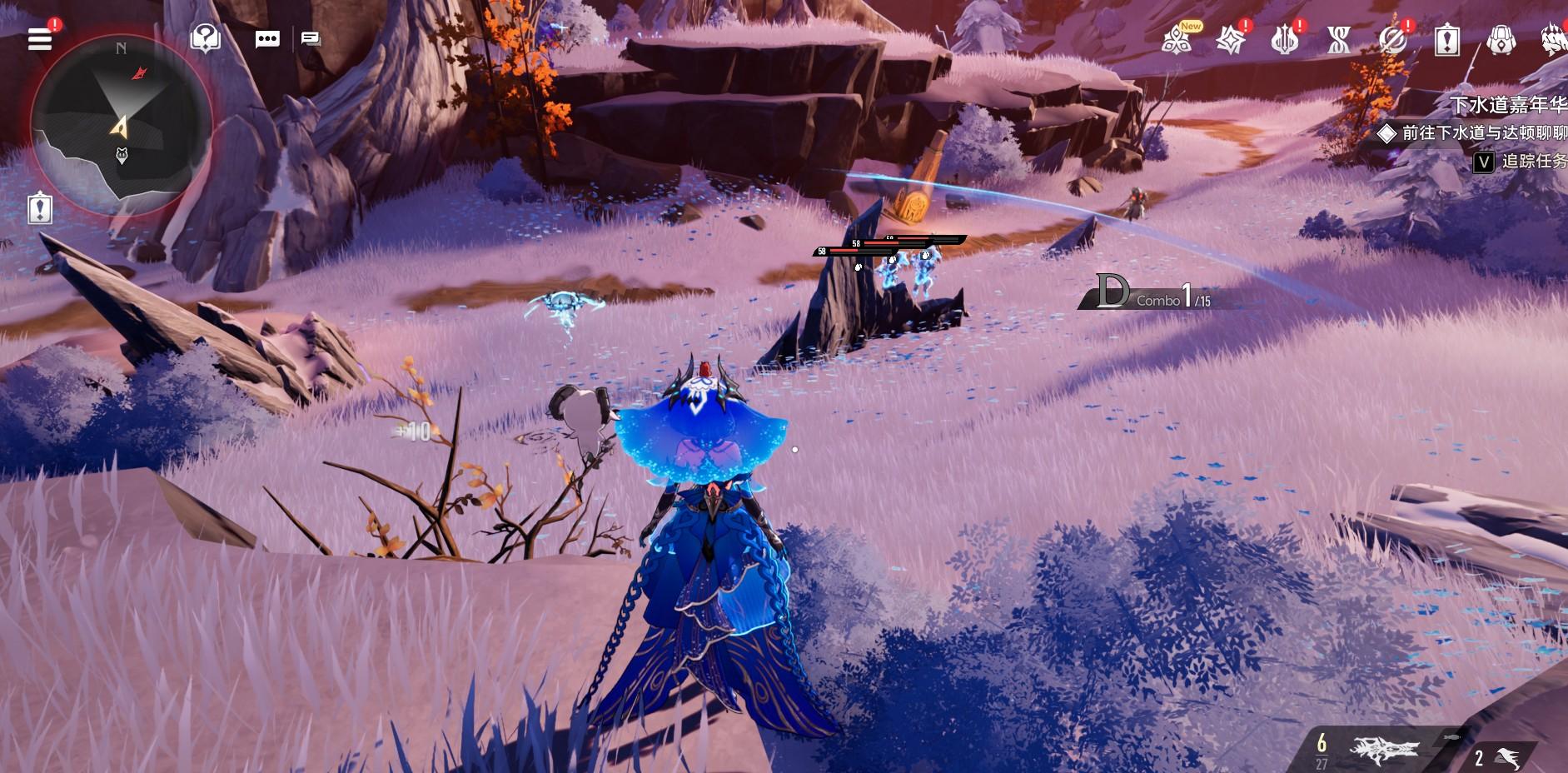The image size is (1568, 773).
Task: Open the hourglass-shaped icon
Action: [1338, 39]
